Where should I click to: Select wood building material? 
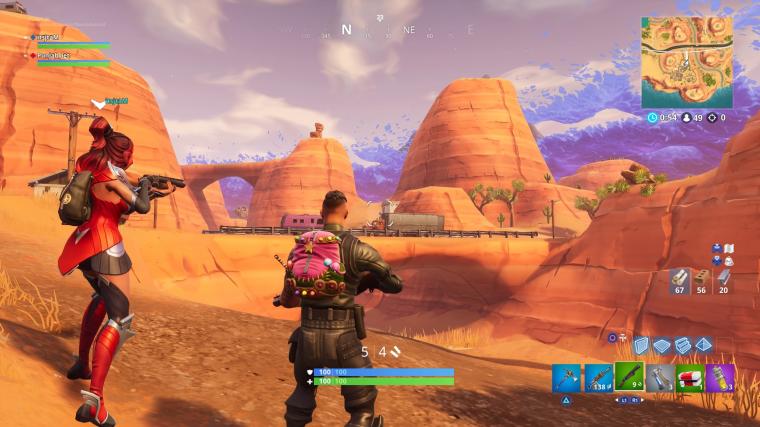679,280
